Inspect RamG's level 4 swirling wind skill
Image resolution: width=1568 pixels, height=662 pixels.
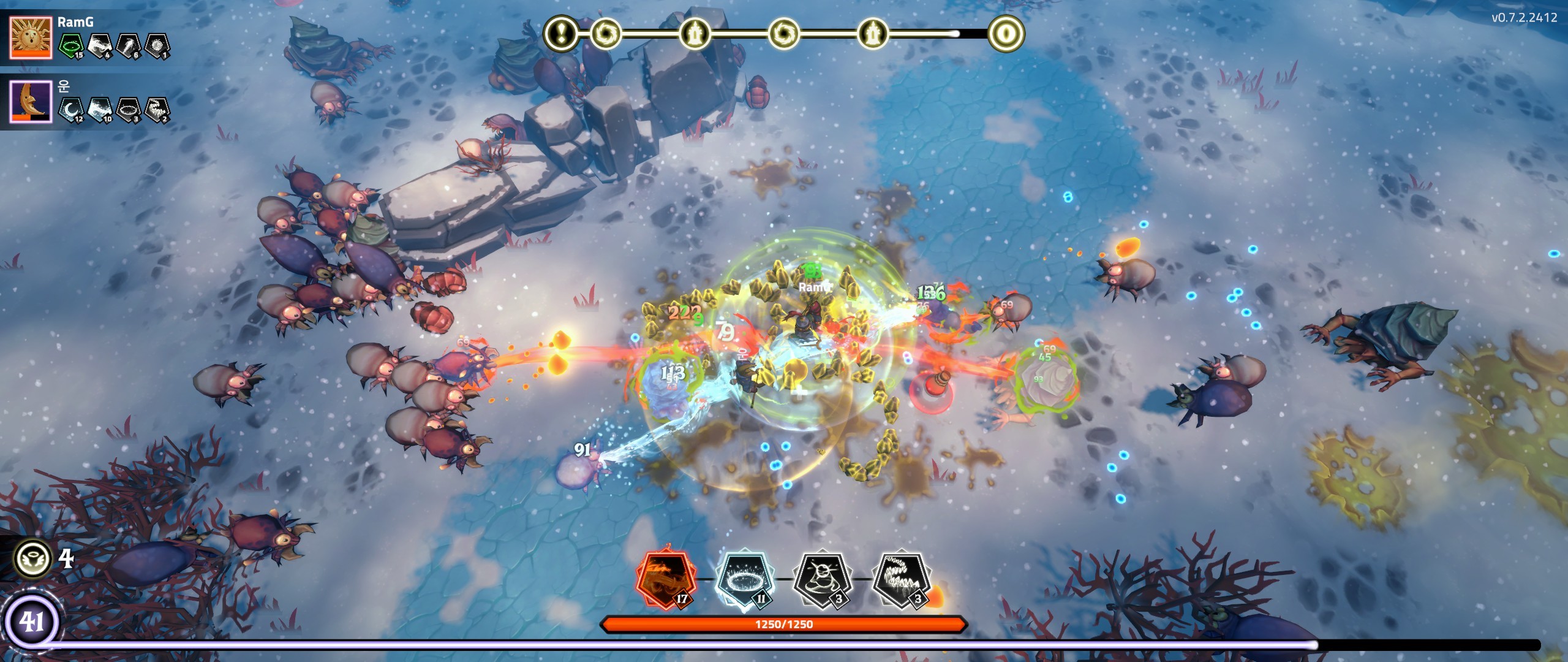(x=100, y=46)
